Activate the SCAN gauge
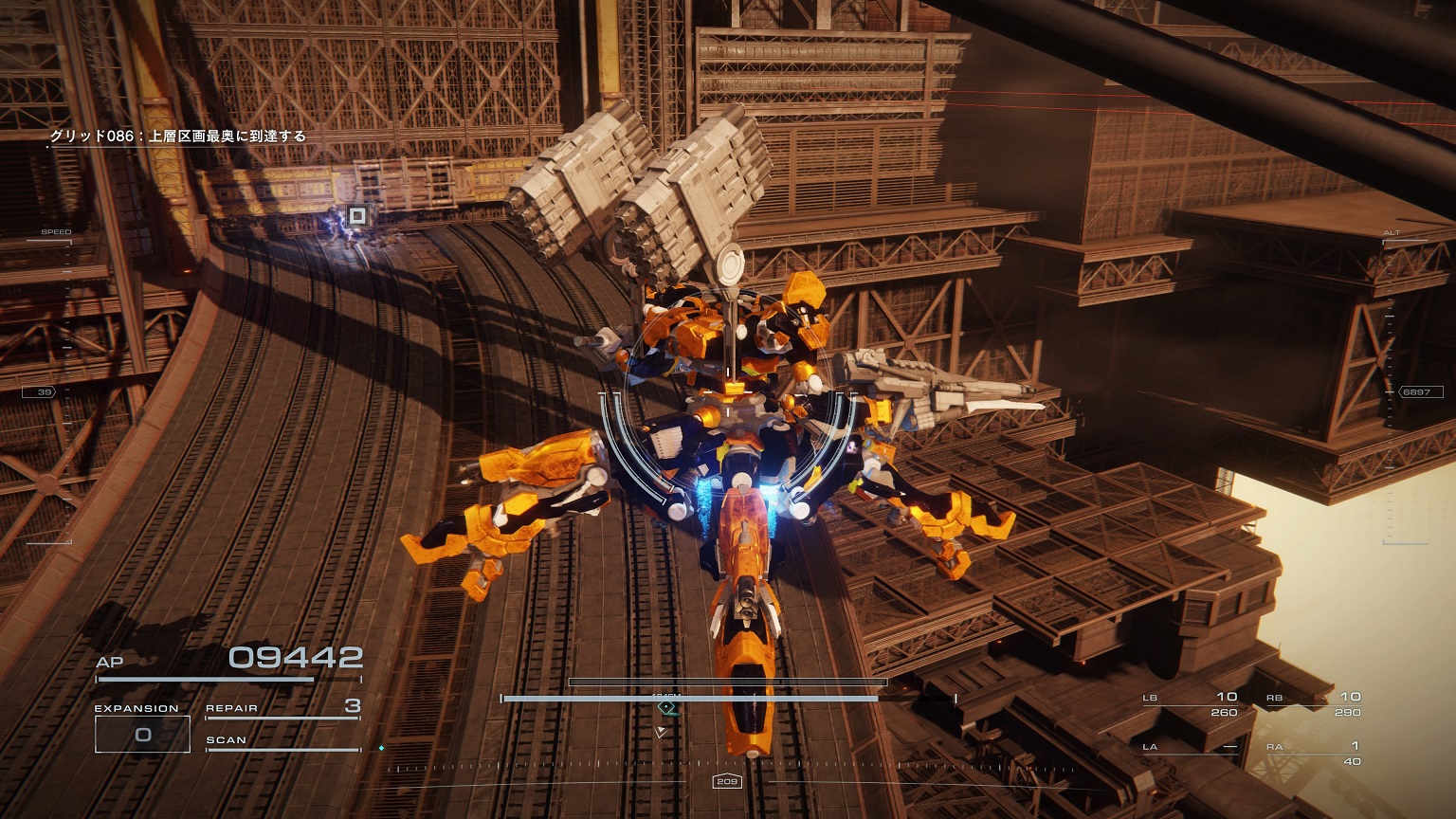The image size is (1456, 819). click(282, 743)
